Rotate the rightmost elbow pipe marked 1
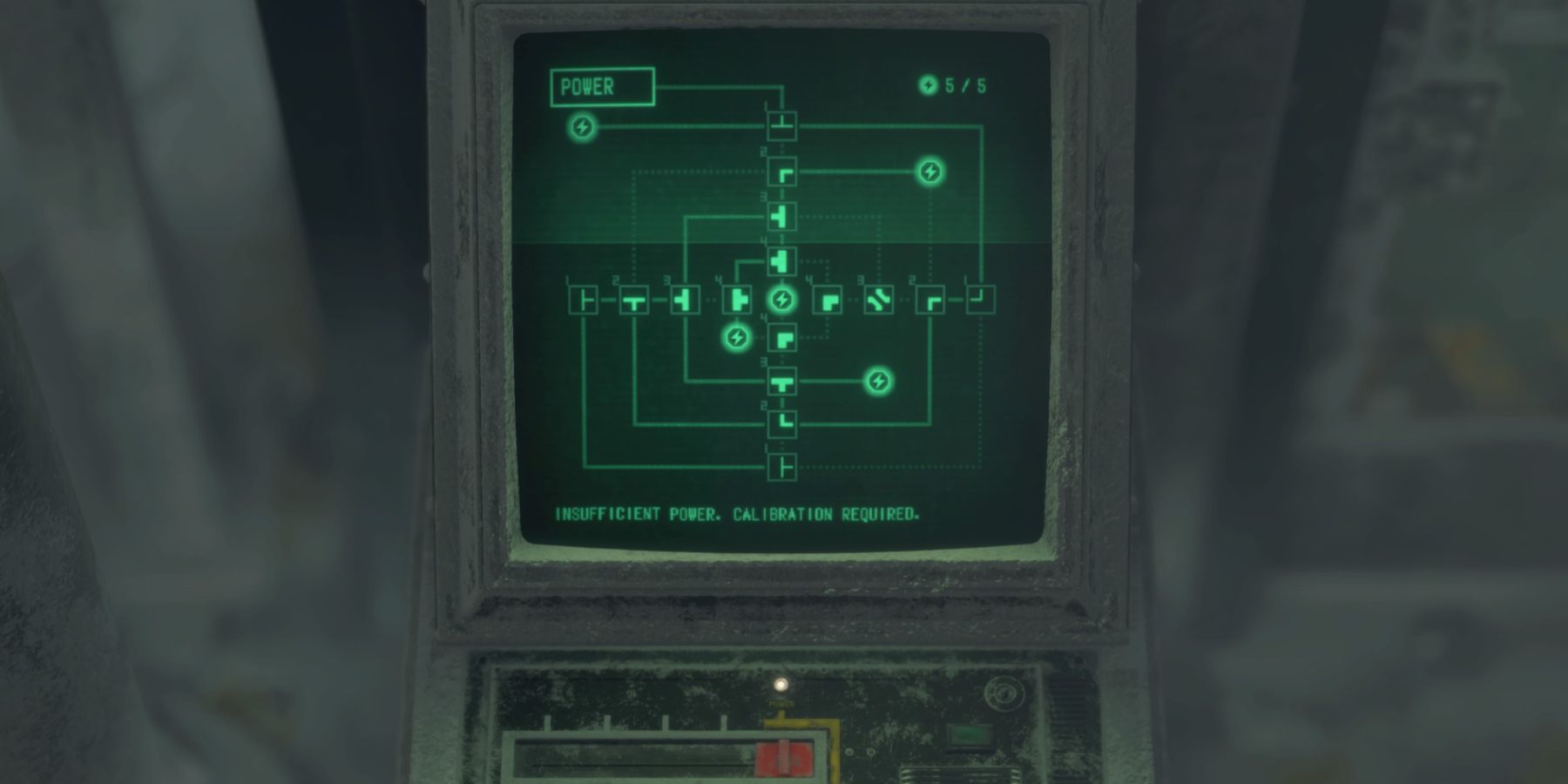1568x784 pixels. coord(982,301)
